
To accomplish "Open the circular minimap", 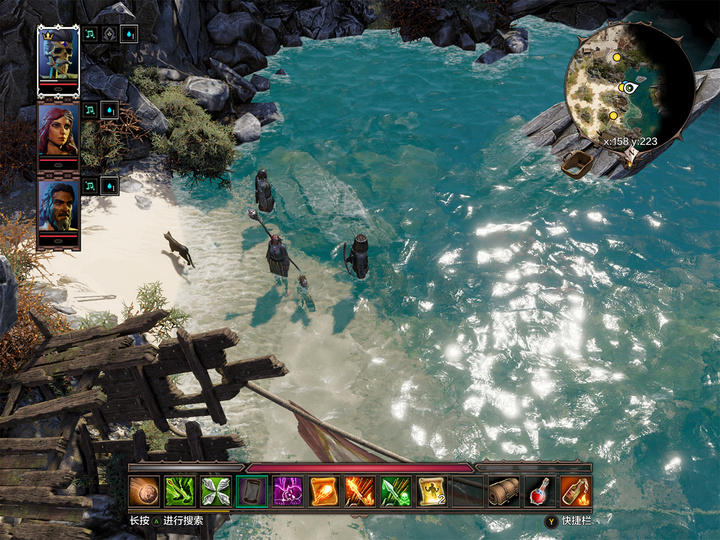I will click(x=629, y=88).
